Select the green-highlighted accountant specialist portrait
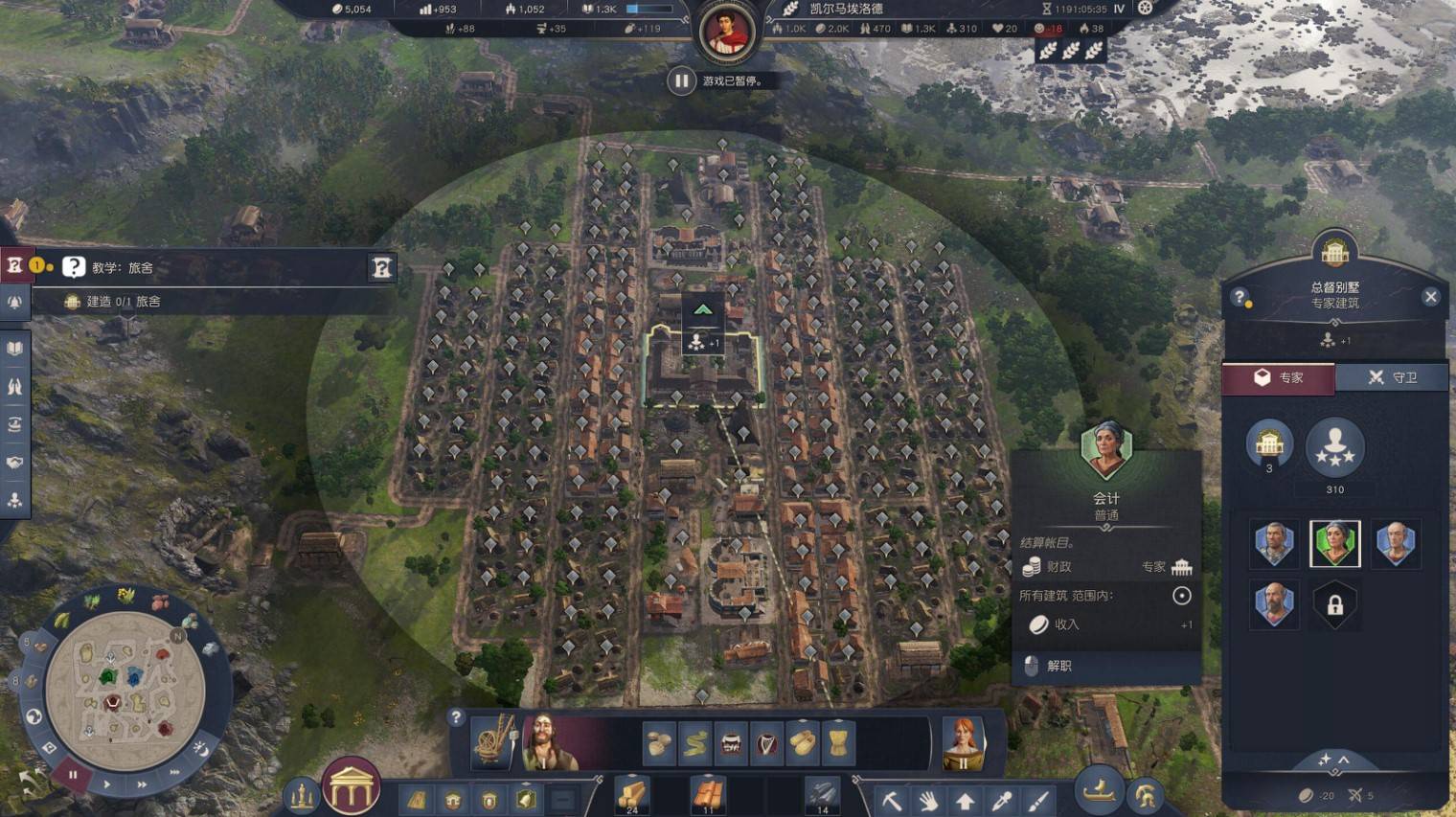This screenshot has width=1456, height=817. [1334, 543]
